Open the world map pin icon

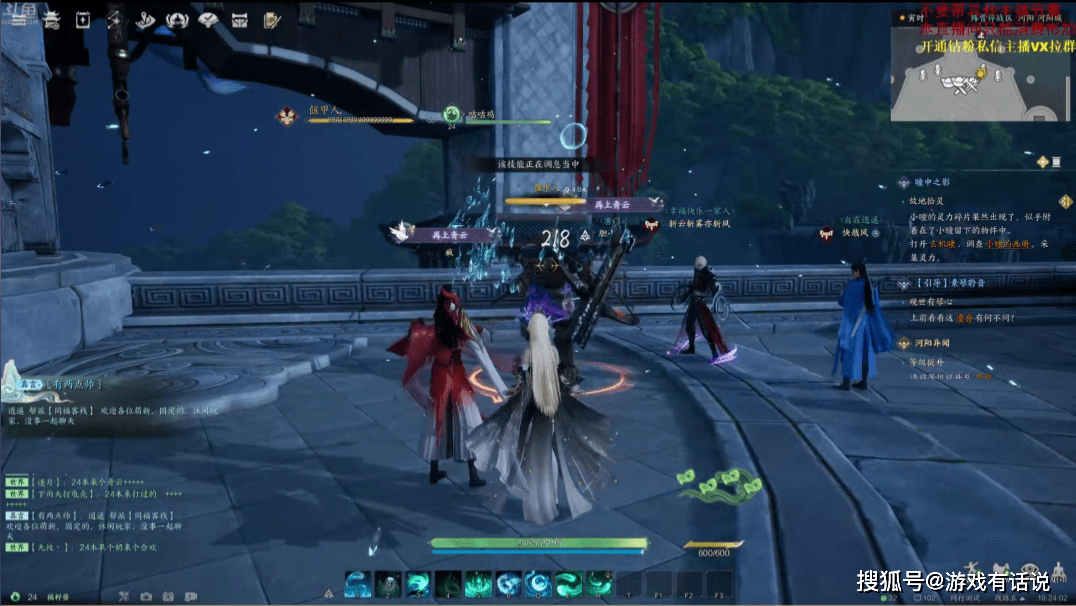(146, 19)
